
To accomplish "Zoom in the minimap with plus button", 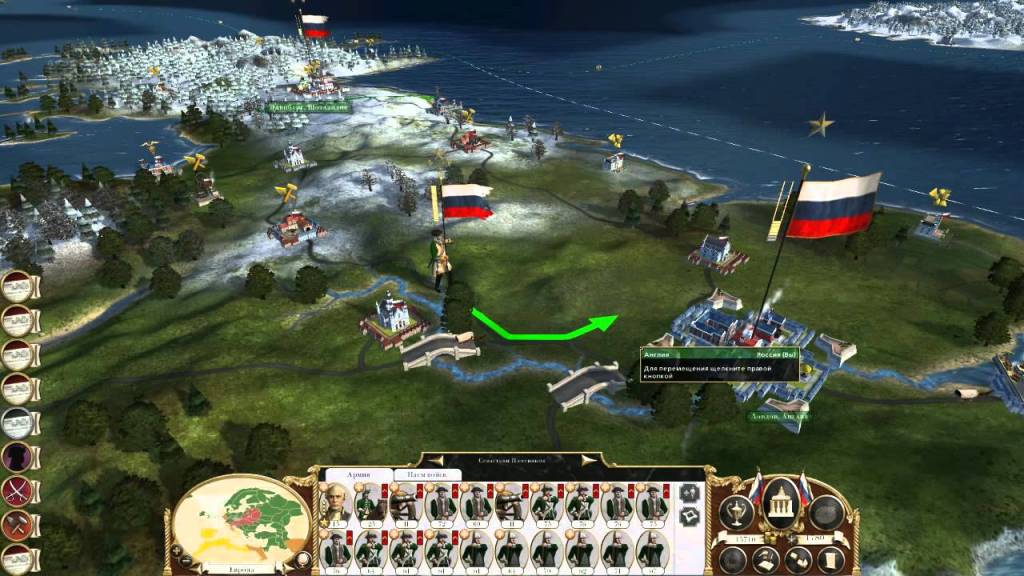I will 177,549.
